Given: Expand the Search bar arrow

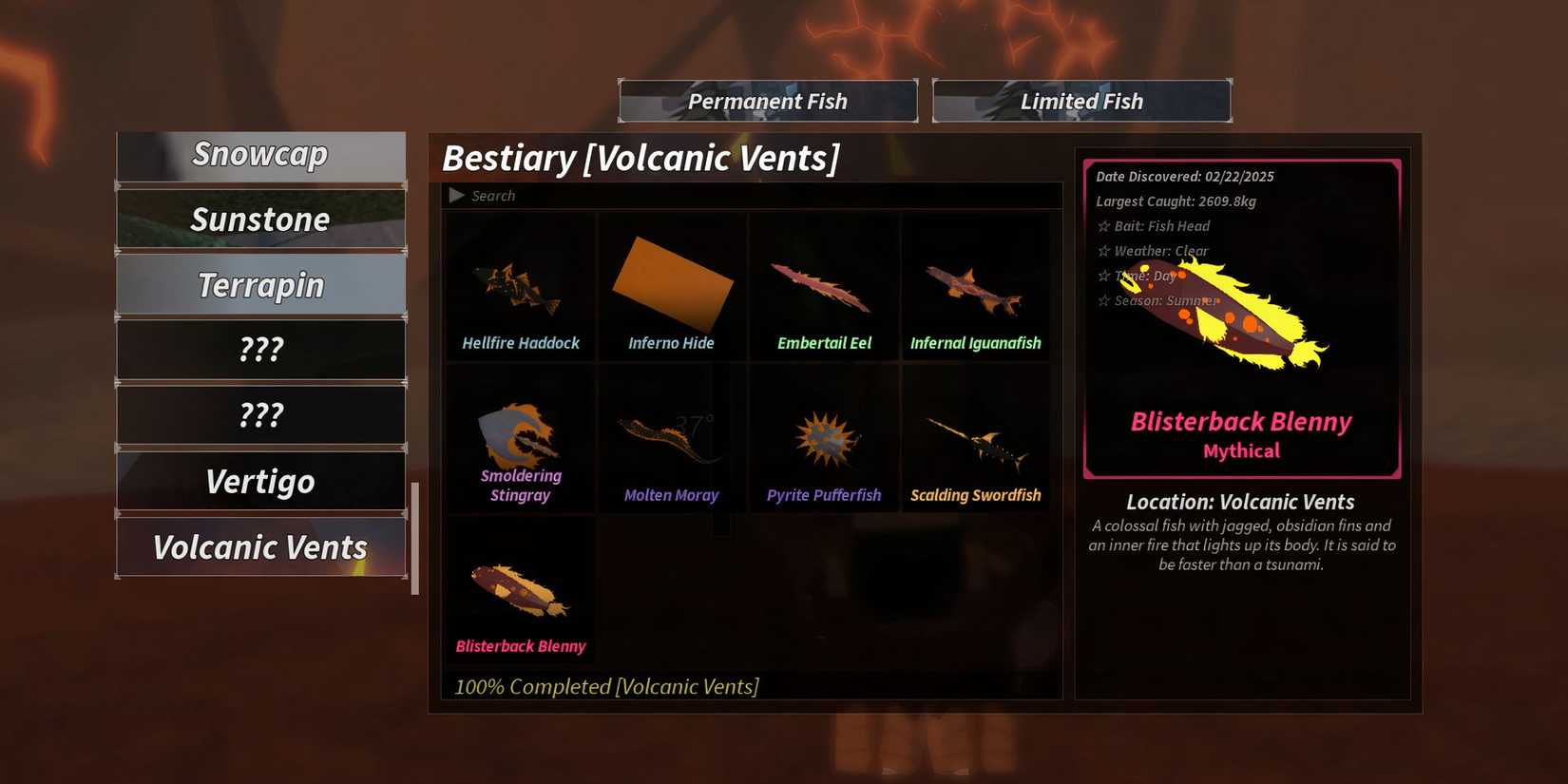Looking at the screenshot, I should (x=456, y=195).
